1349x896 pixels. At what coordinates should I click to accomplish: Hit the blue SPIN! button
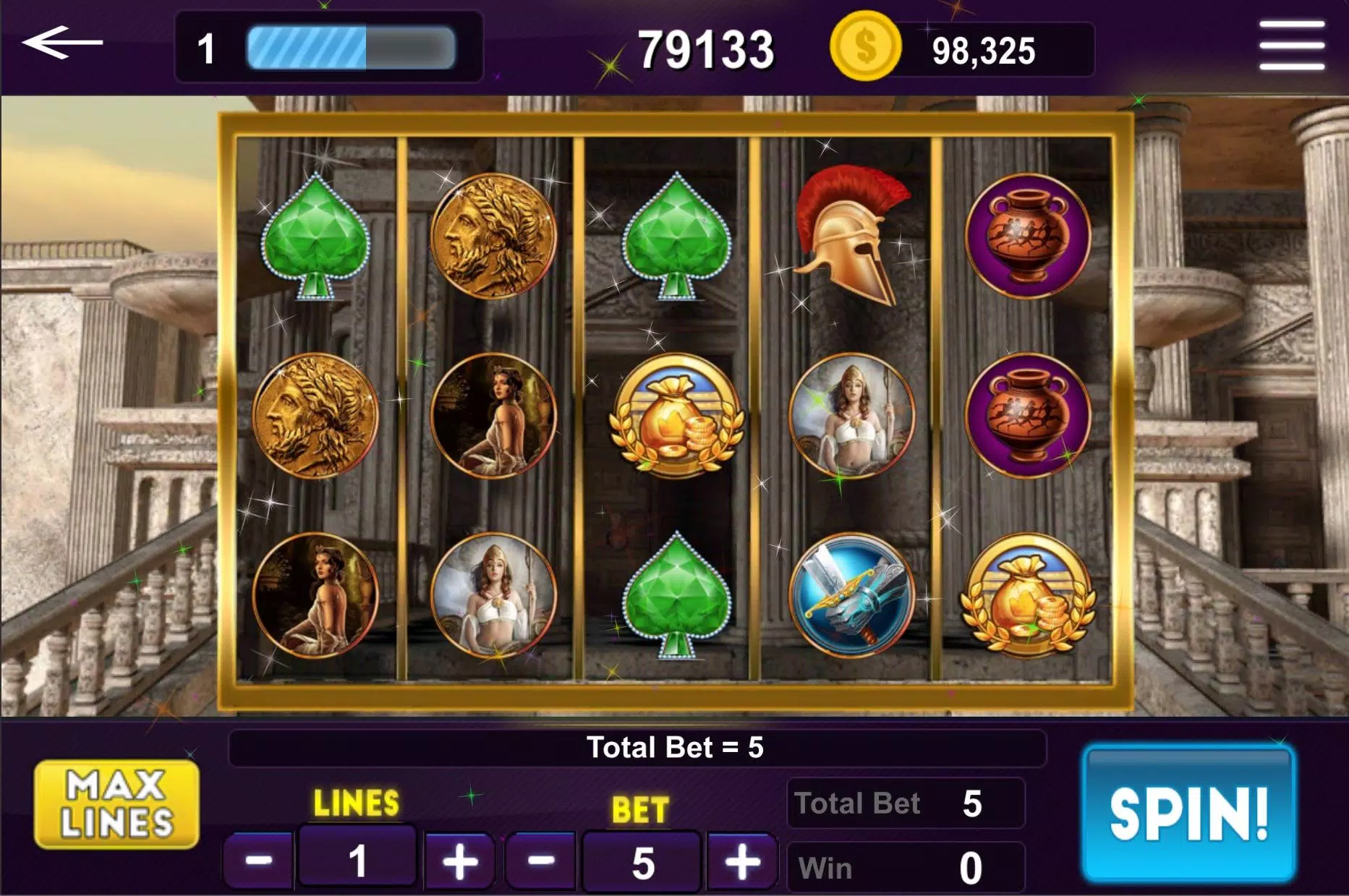1188,814
